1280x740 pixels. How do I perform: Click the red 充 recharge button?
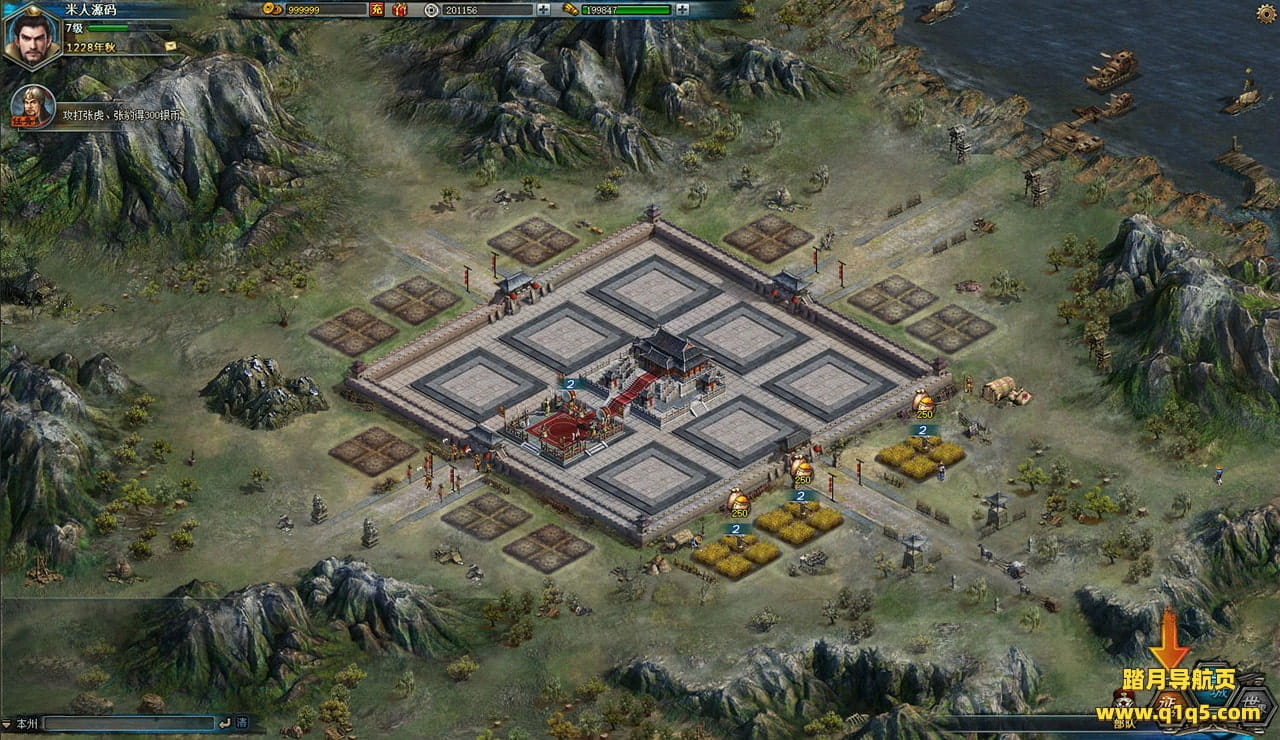pos(377,10)
